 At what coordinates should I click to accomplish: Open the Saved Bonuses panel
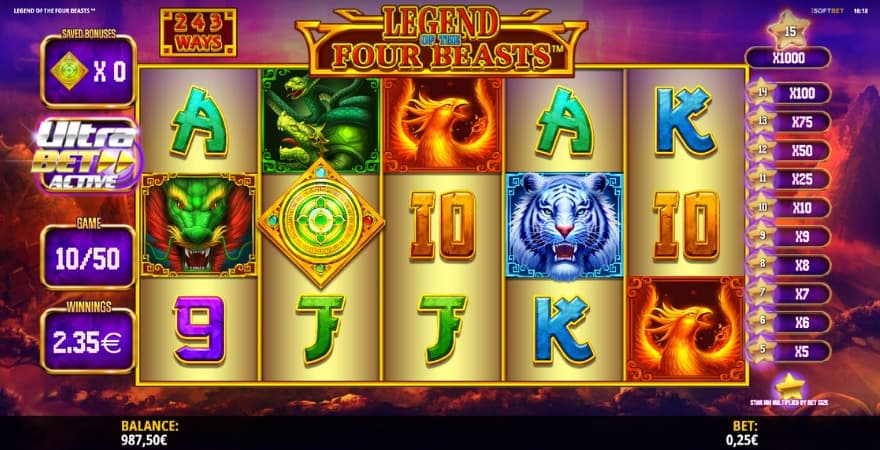click(x=87, y=69)
